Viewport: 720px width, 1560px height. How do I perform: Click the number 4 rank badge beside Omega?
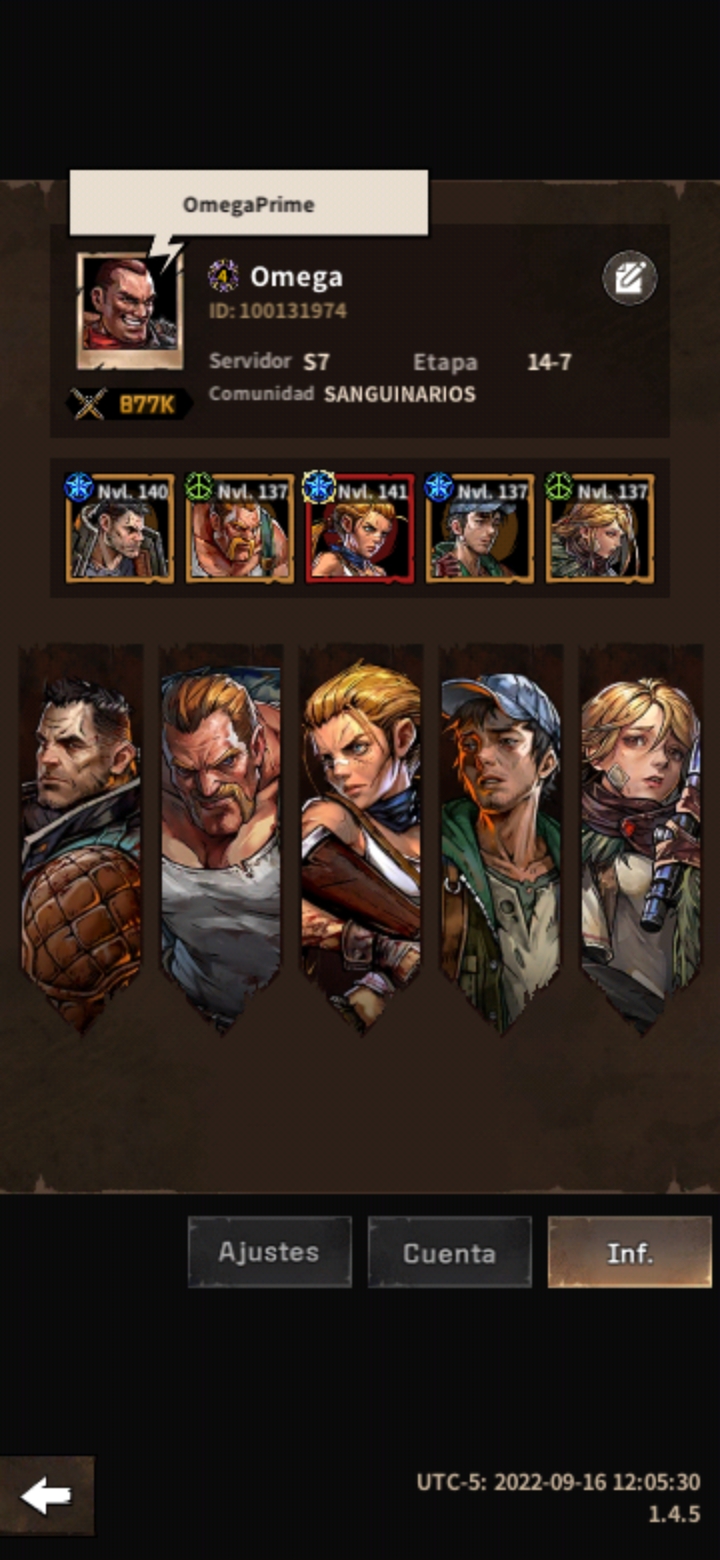click(223, 276)
